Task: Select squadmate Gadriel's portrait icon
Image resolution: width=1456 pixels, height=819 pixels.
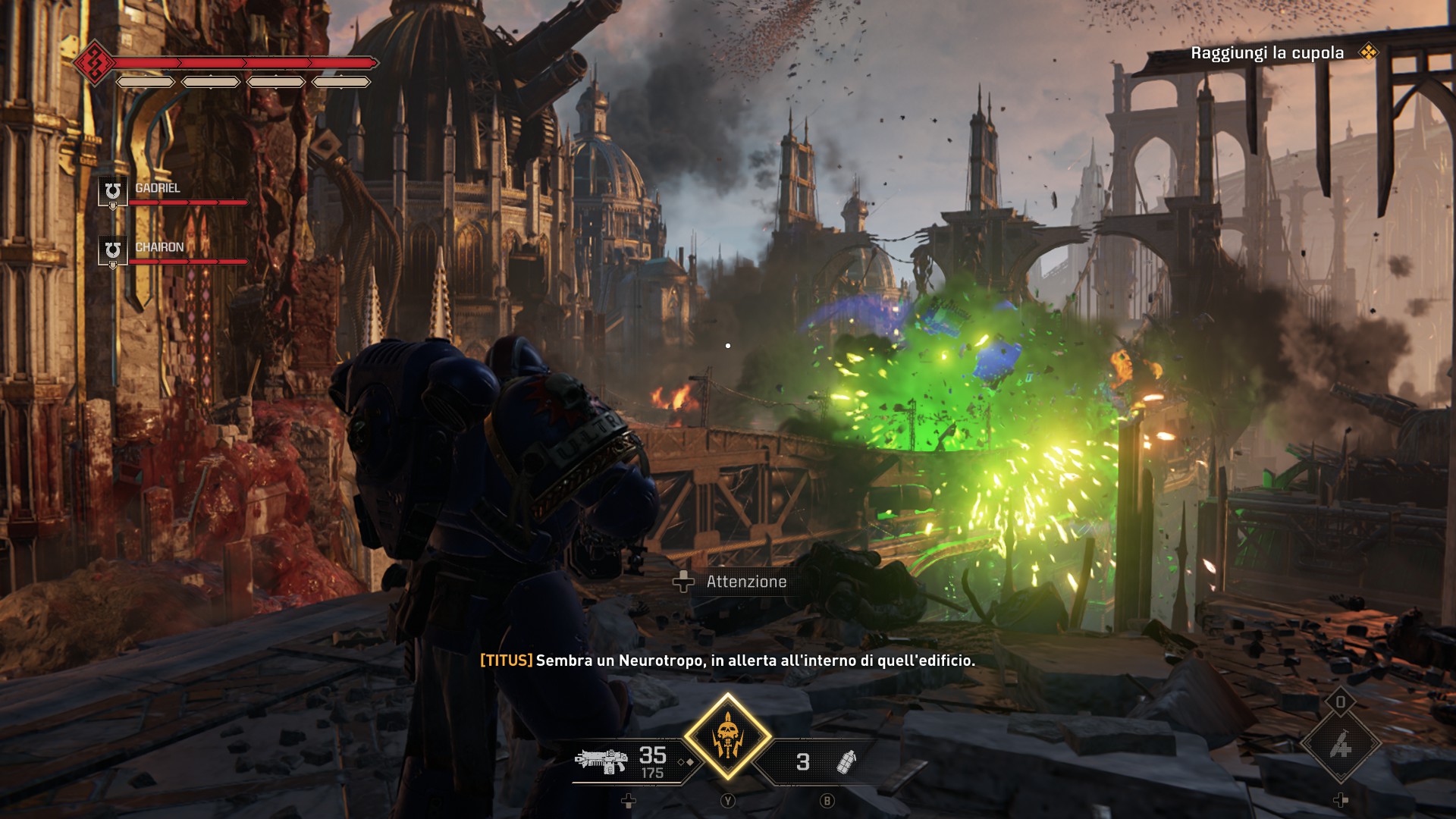Action: coord(113,190)
